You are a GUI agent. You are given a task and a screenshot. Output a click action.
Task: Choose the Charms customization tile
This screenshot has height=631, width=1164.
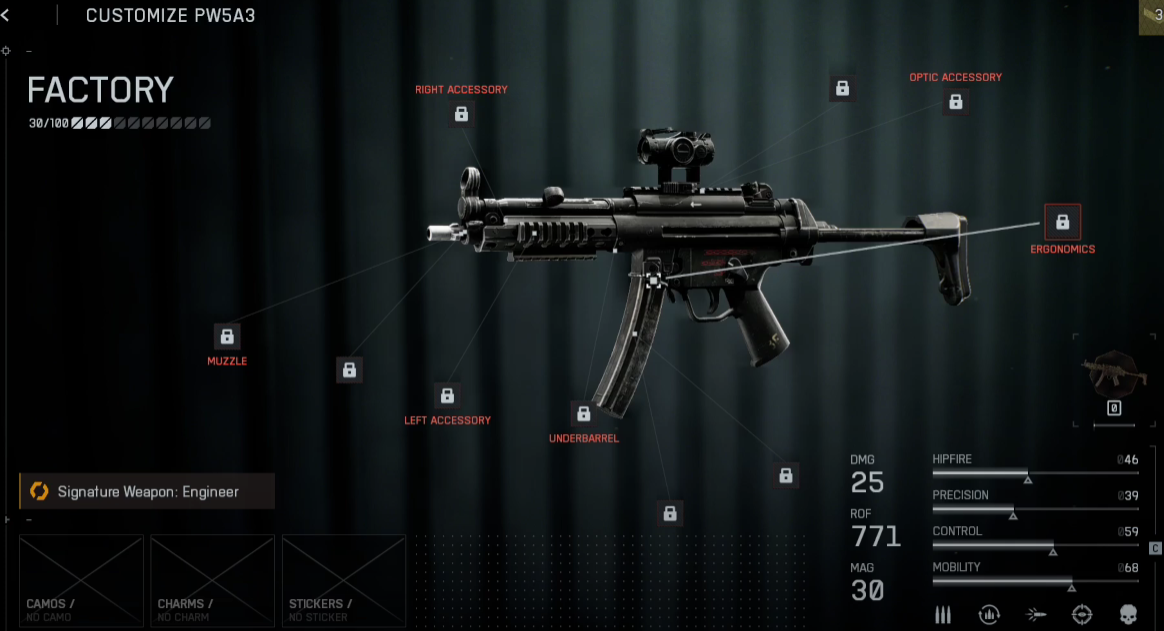tap(212, 581)
